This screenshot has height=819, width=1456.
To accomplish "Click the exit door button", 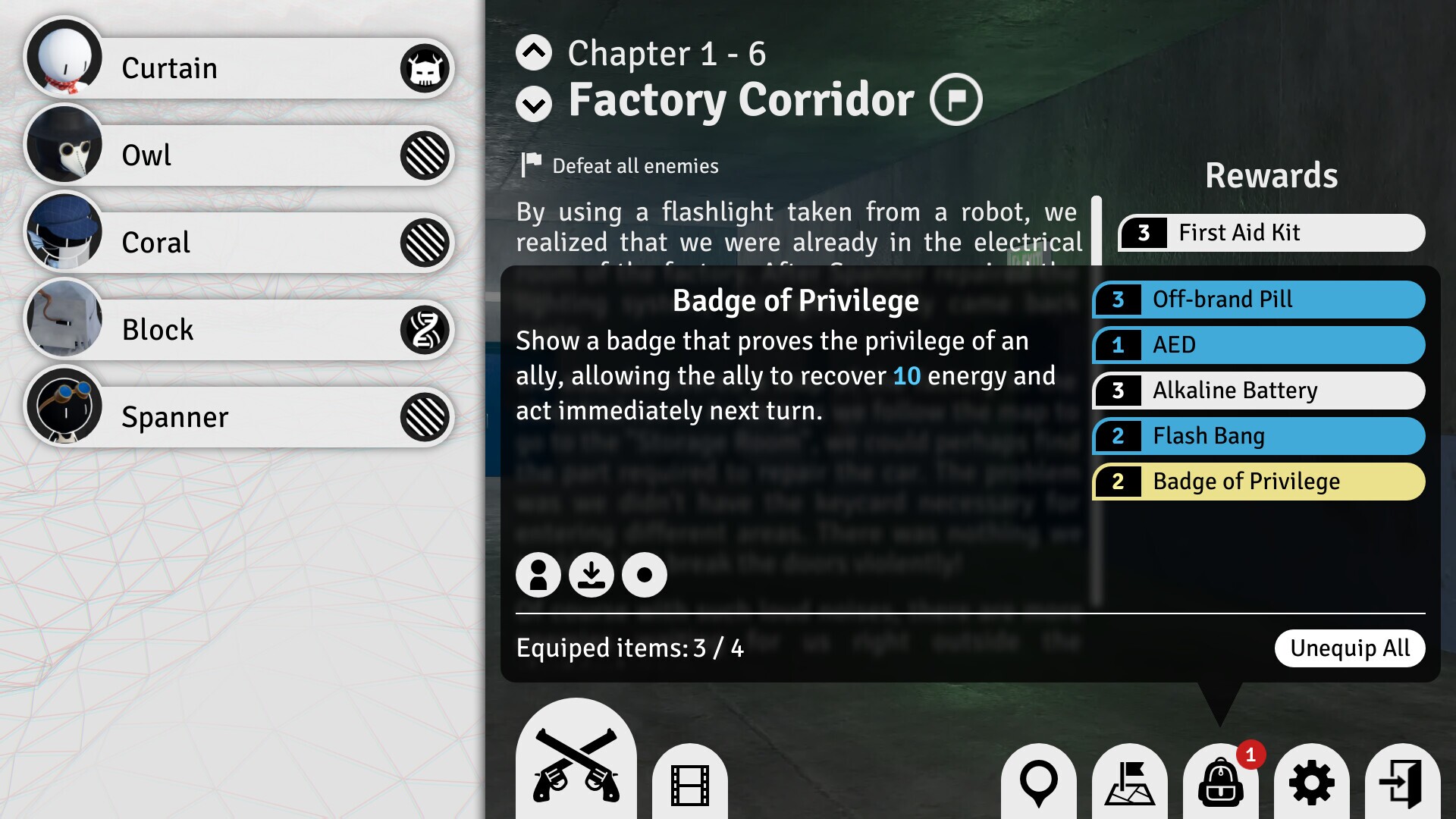I will [x=1403, y=783].
